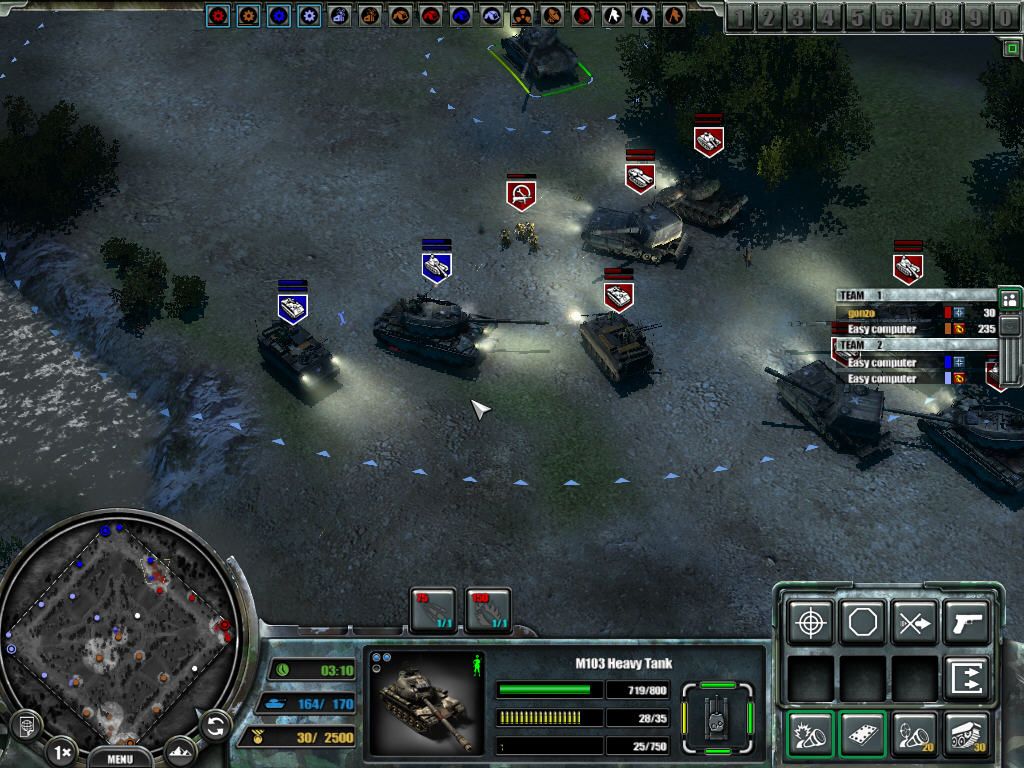Viewport: 1024px width, 768px height.
Task: Select control group number 5
Action: click(x=858, y=17)
